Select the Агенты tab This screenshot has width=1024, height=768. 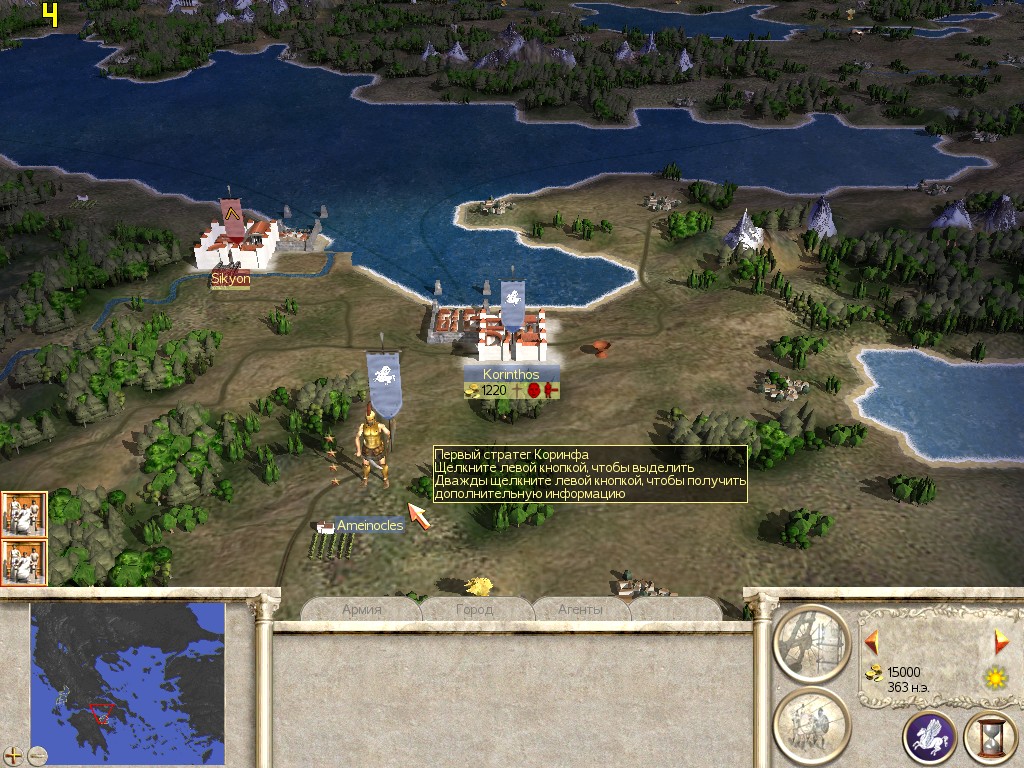(583, 609)
